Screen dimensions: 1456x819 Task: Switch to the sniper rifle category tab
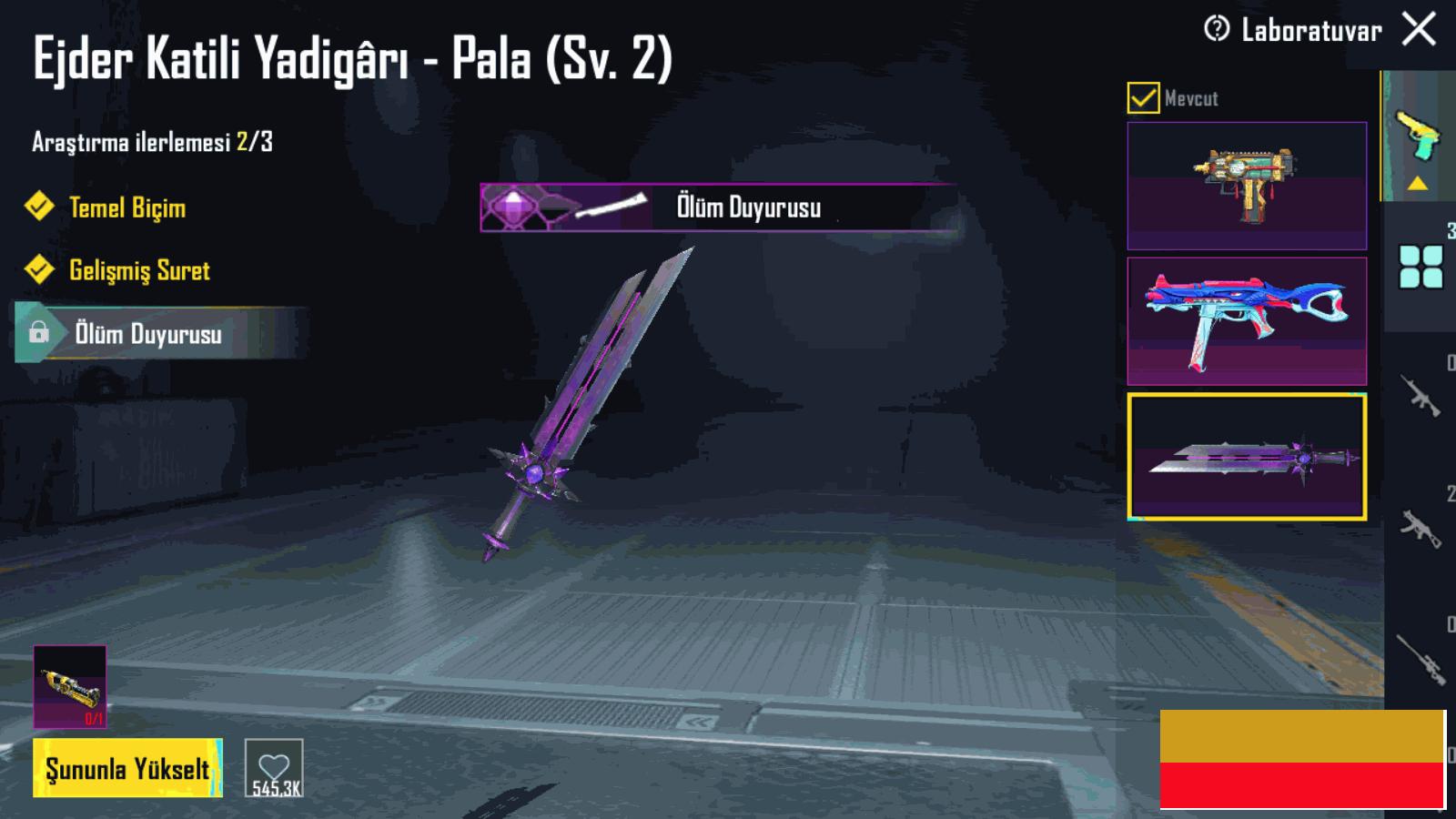(x=1421, y=657)
